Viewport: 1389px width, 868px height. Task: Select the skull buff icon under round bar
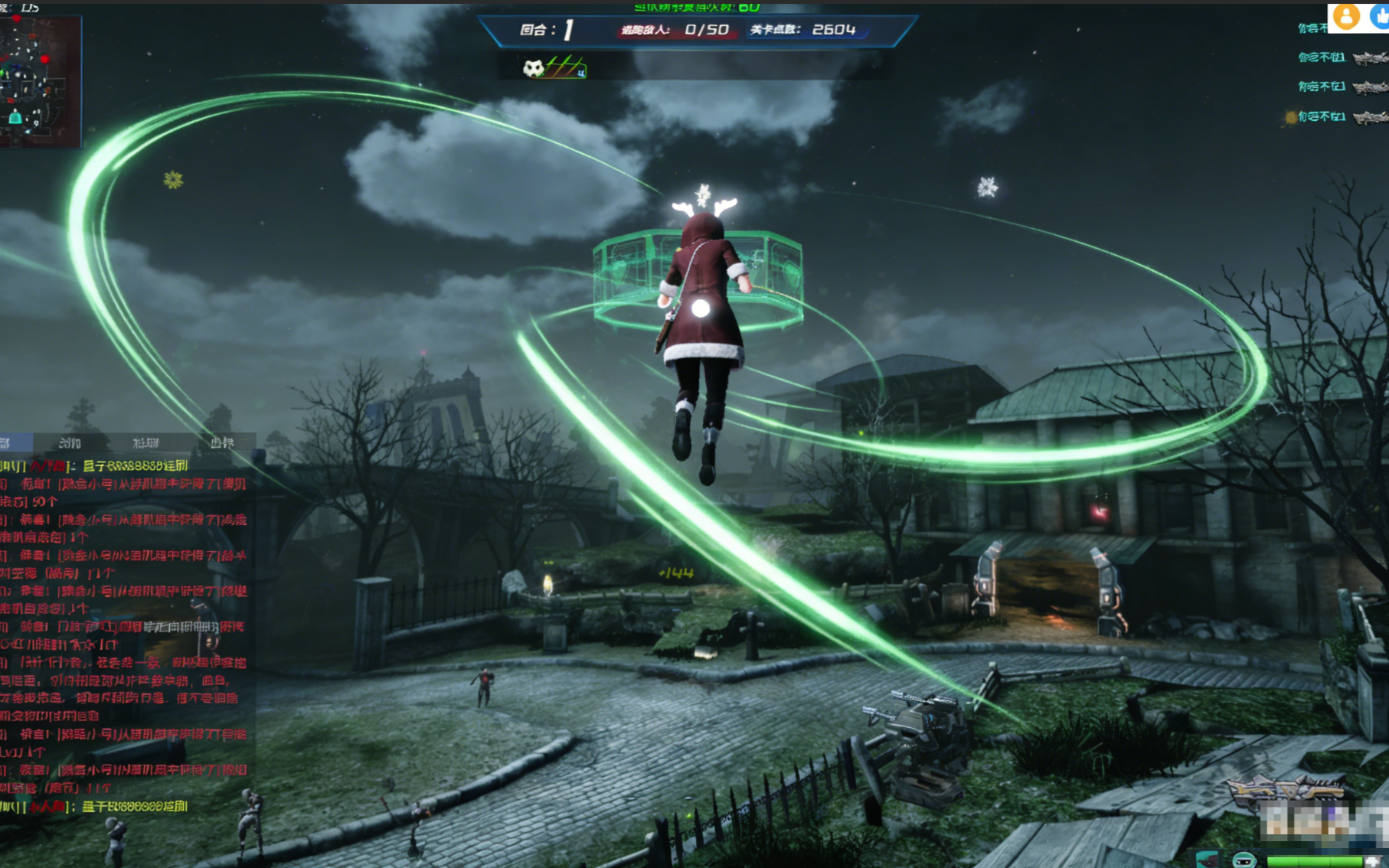click(534, 69)
